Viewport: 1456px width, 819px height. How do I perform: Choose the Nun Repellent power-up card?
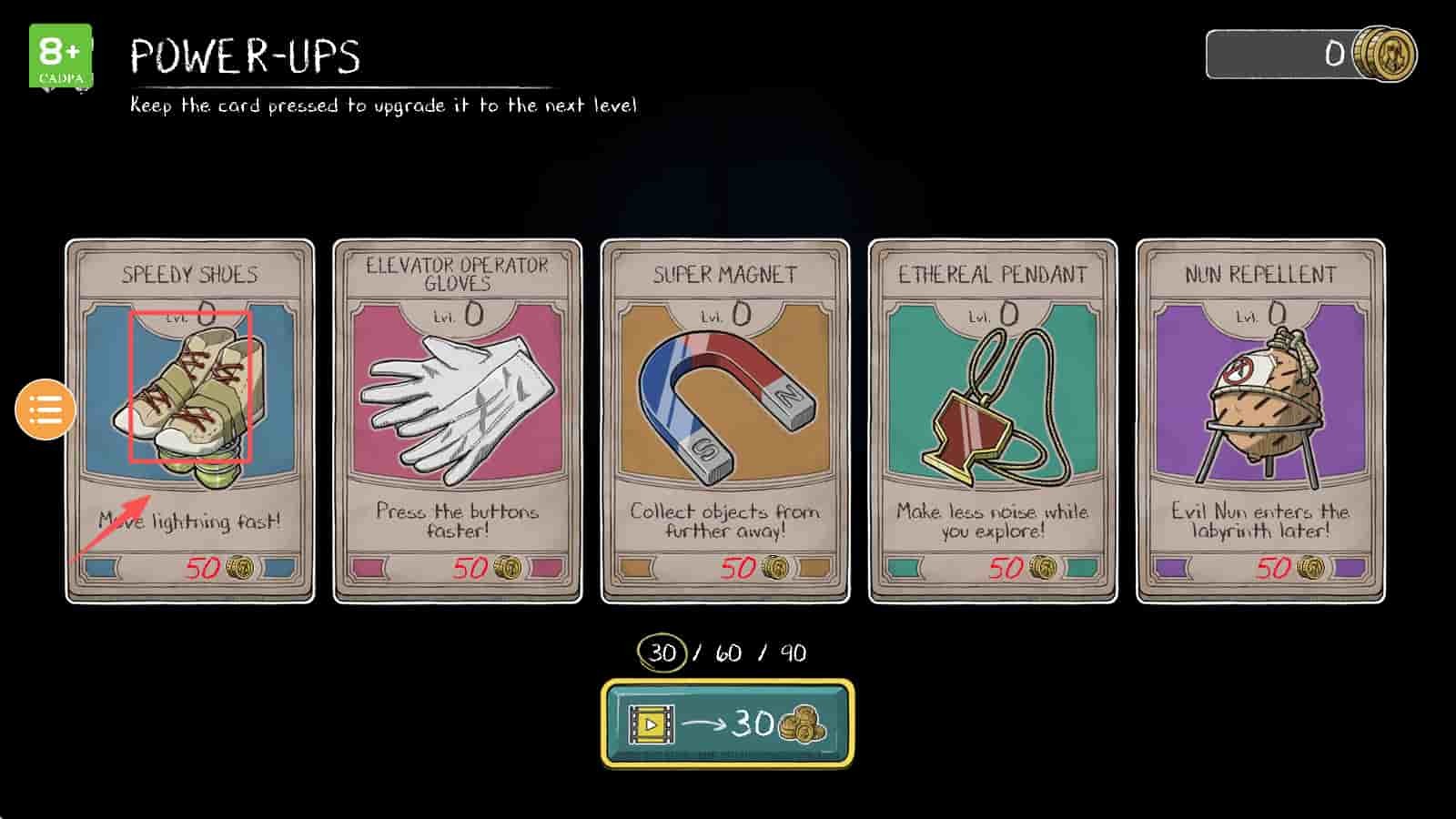point(1260,420)
